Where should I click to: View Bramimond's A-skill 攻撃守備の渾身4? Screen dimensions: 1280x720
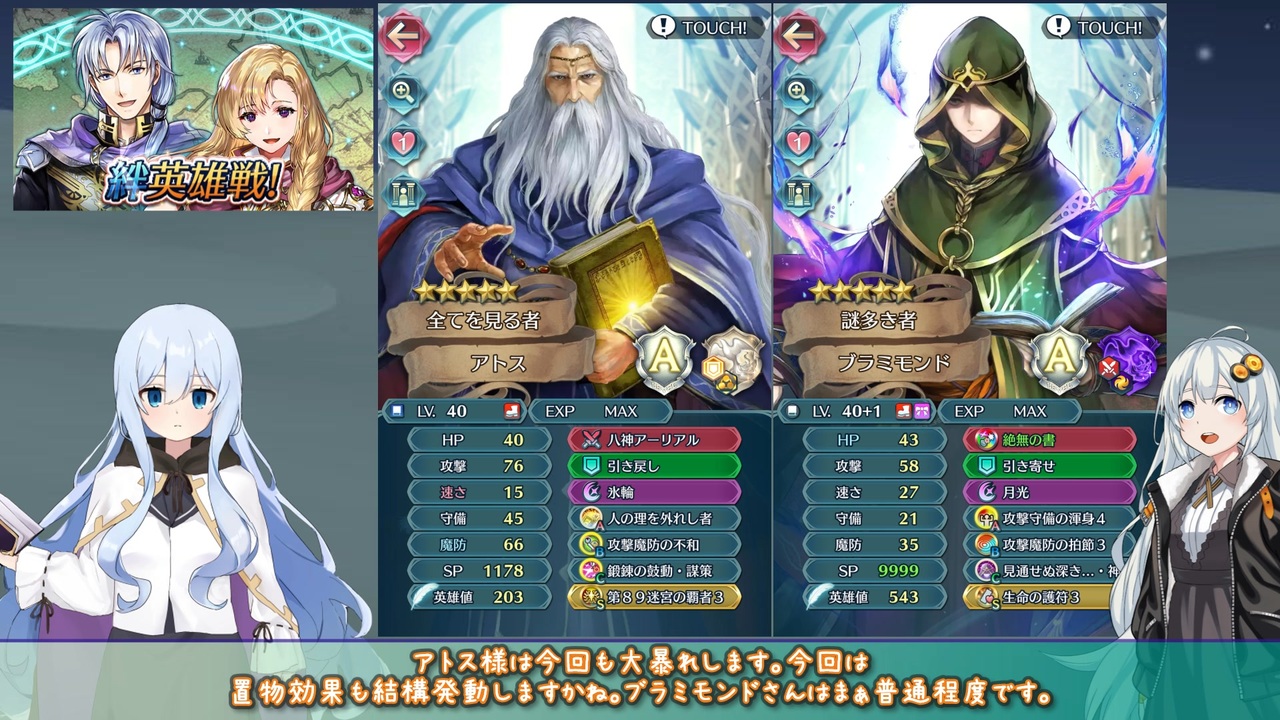1048,518
